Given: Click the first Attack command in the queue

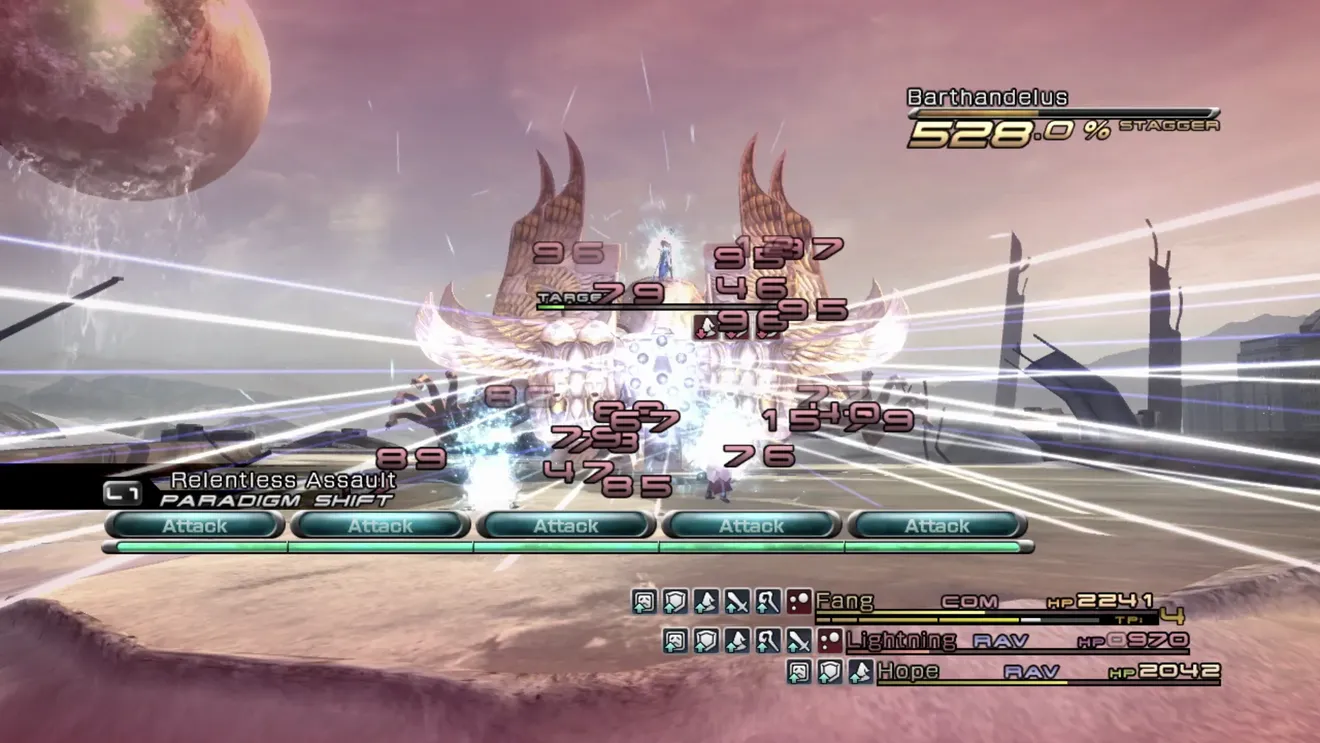Looking at the screenshot, I should 195,525.
